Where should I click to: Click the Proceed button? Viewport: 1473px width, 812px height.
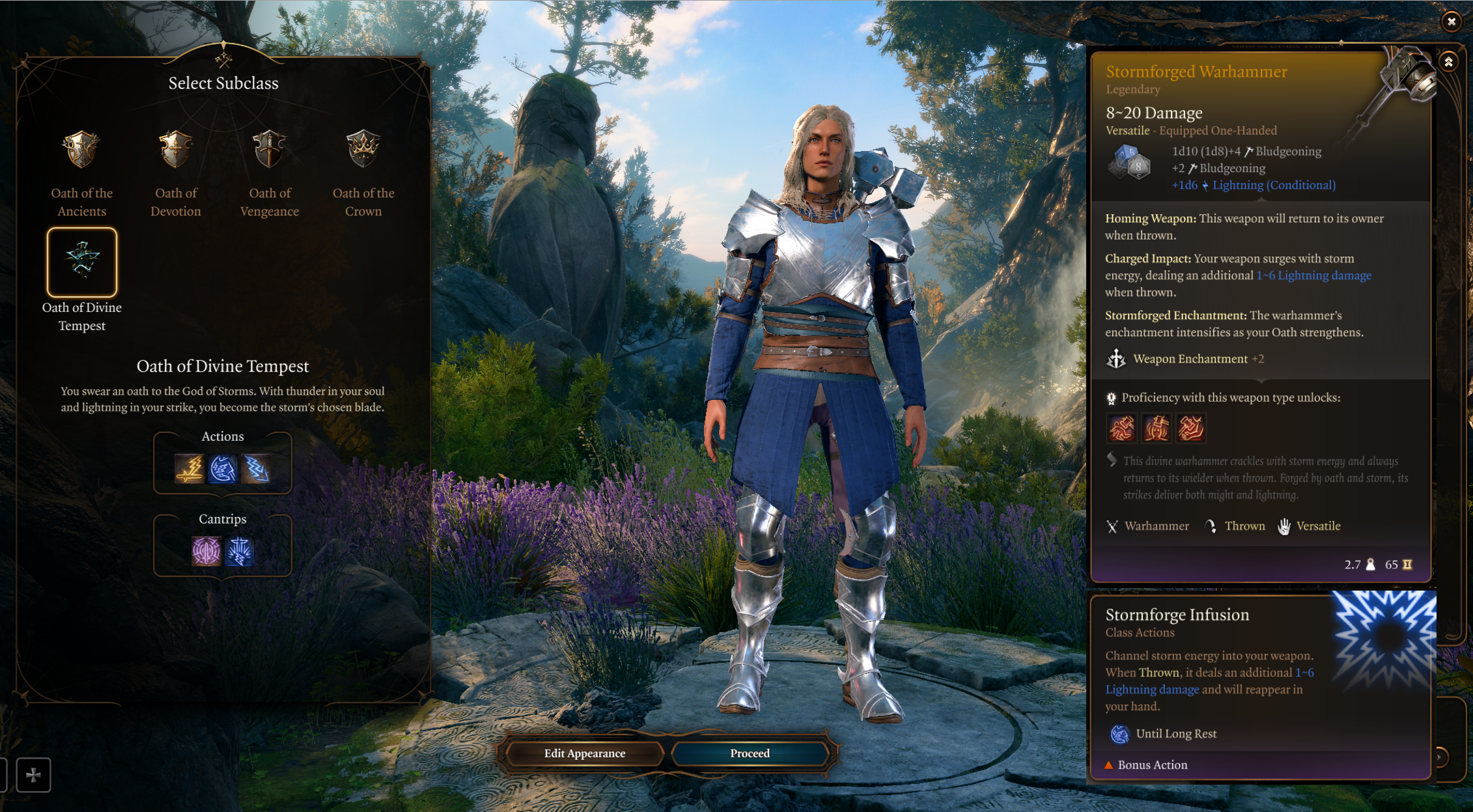point(750,753)
